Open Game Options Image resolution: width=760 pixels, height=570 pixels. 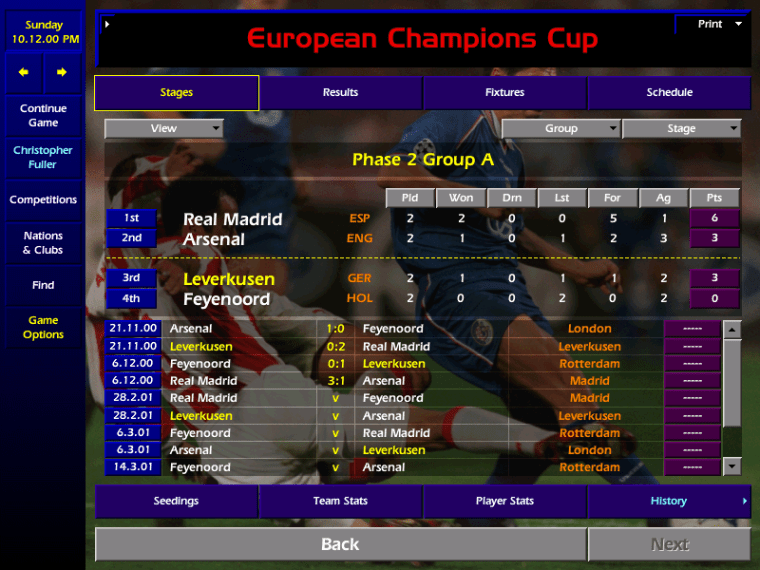point(43,327)
